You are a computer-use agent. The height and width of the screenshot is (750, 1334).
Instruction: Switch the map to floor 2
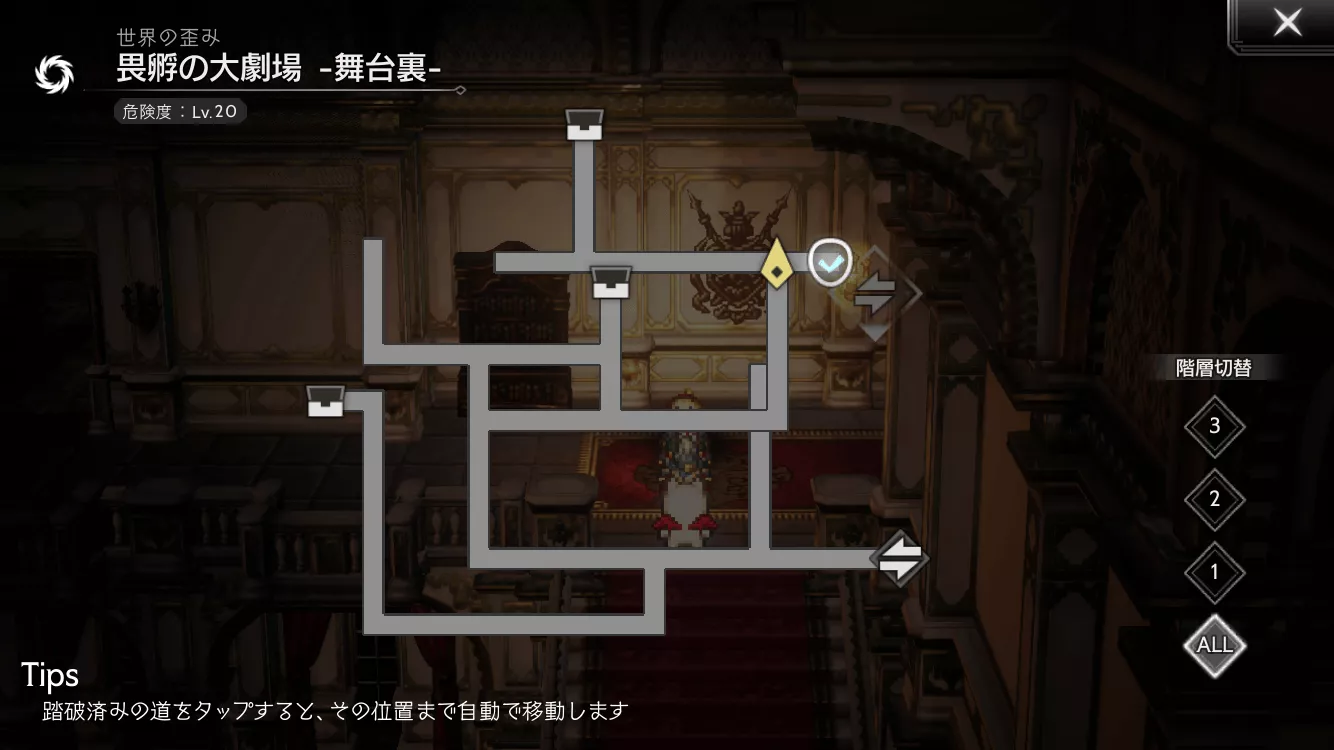[1214, 499]
